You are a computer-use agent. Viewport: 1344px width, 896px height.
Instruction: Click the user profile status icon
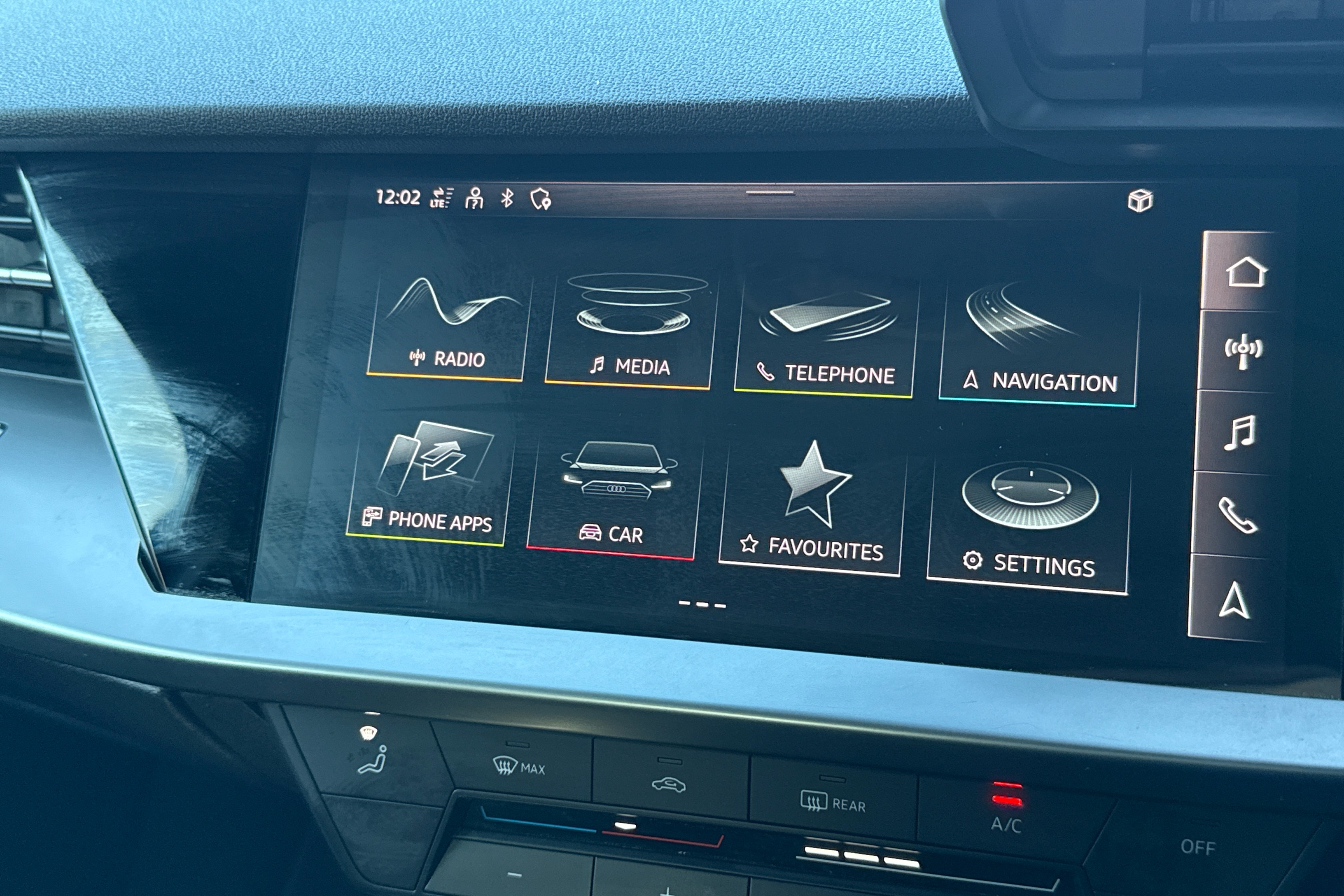(474, 198)
